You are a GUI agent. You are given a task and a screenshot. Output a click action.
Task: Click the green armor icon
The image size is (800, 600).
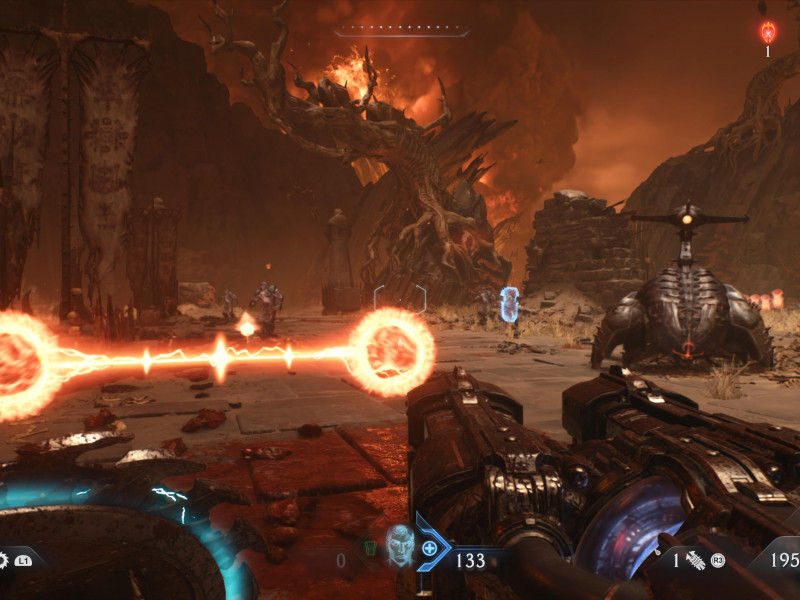point(369,548)
